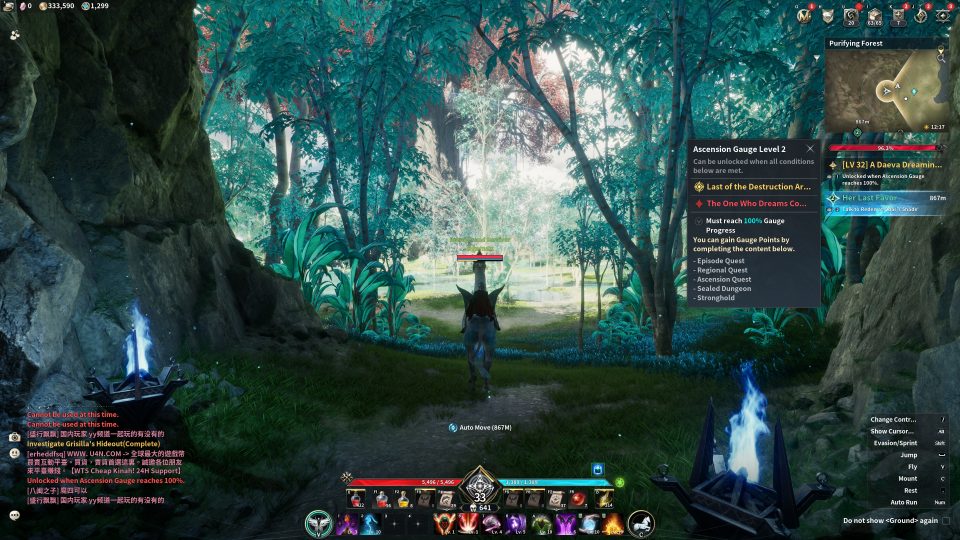
Task: Use the red orb consumable quick slot
Action: 578,499
